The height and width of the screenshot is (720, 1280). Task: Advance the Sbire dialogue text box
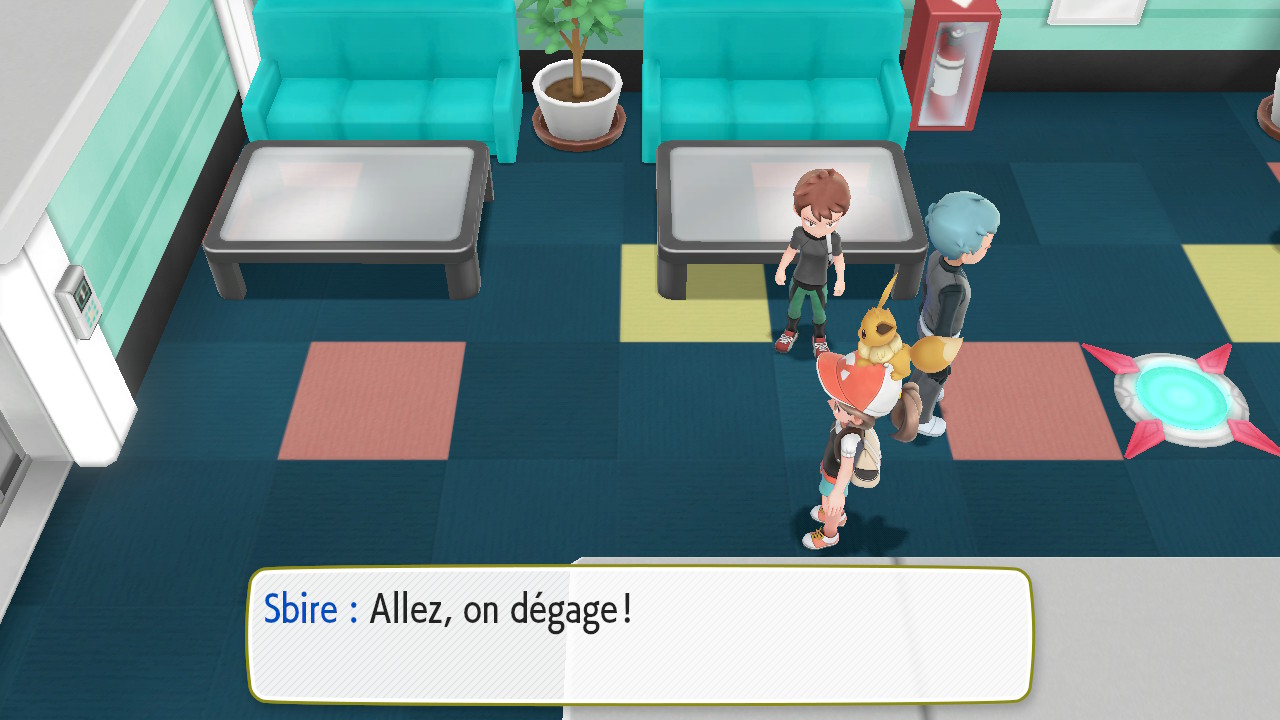640,634
